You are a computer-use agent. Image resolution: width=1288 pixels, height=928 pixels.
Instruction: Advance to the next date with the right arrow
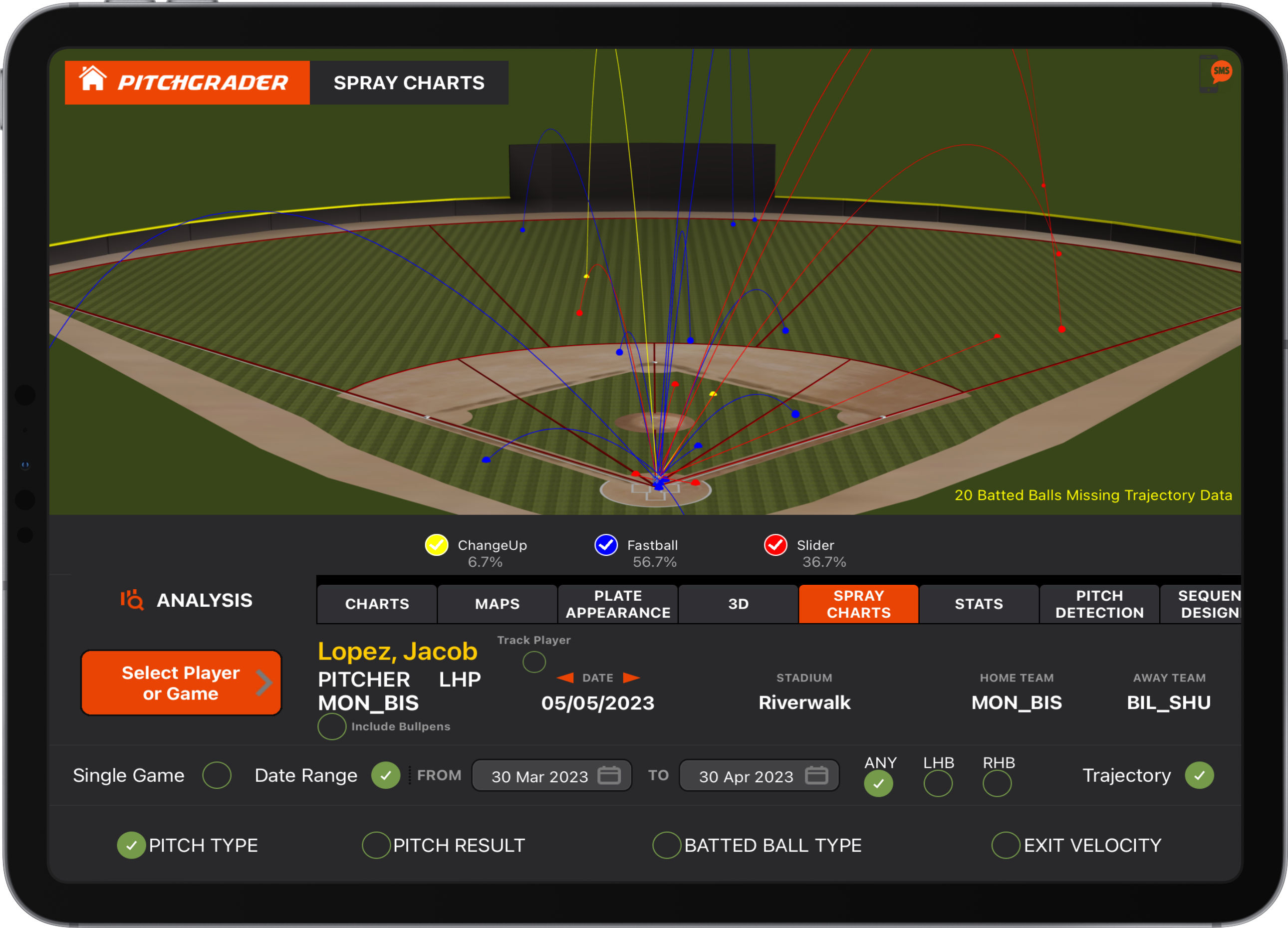pyautogui.click(x=631, y=678)
